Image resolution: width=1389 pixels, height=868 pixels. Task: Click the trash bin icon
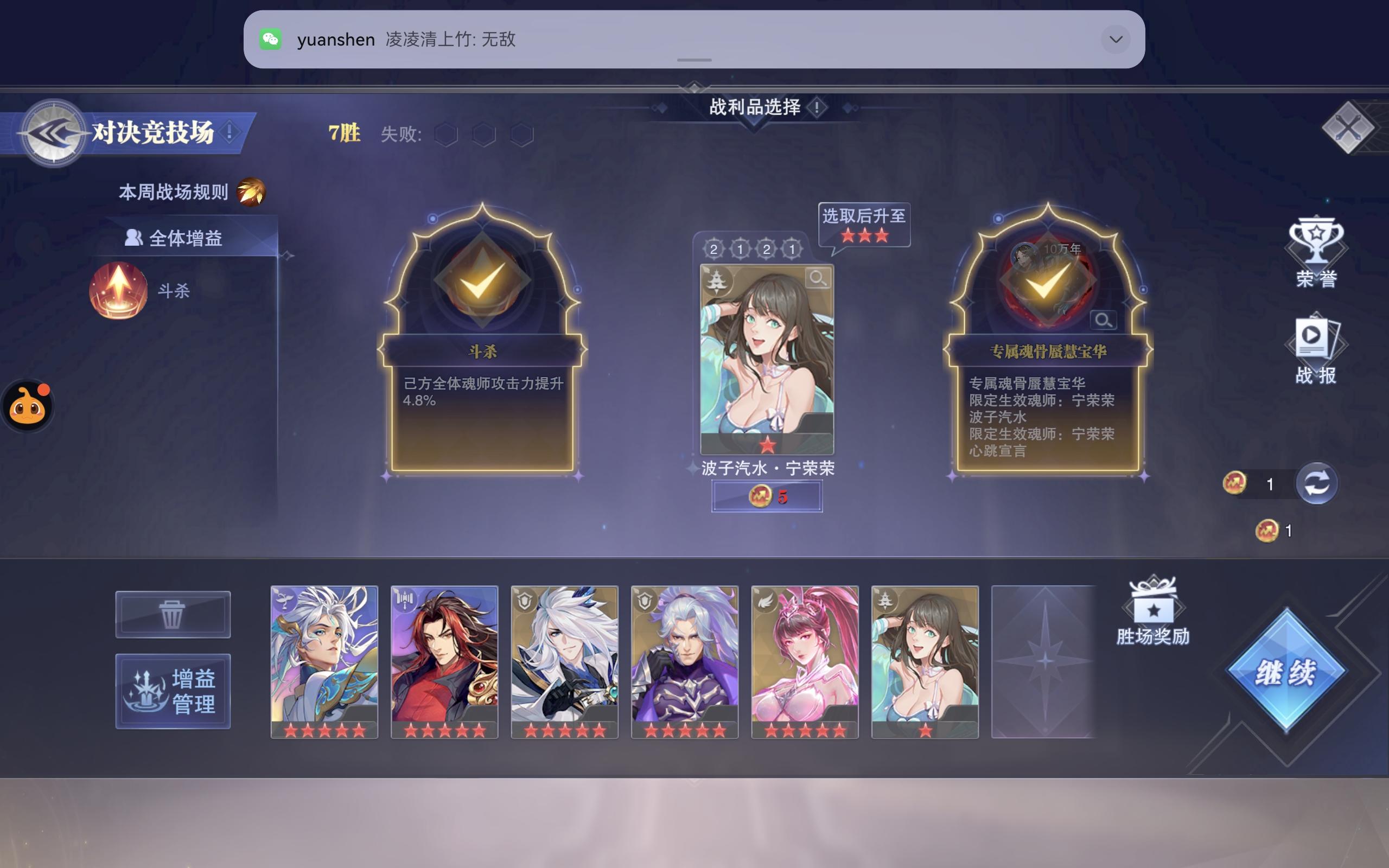click(172, 614)
